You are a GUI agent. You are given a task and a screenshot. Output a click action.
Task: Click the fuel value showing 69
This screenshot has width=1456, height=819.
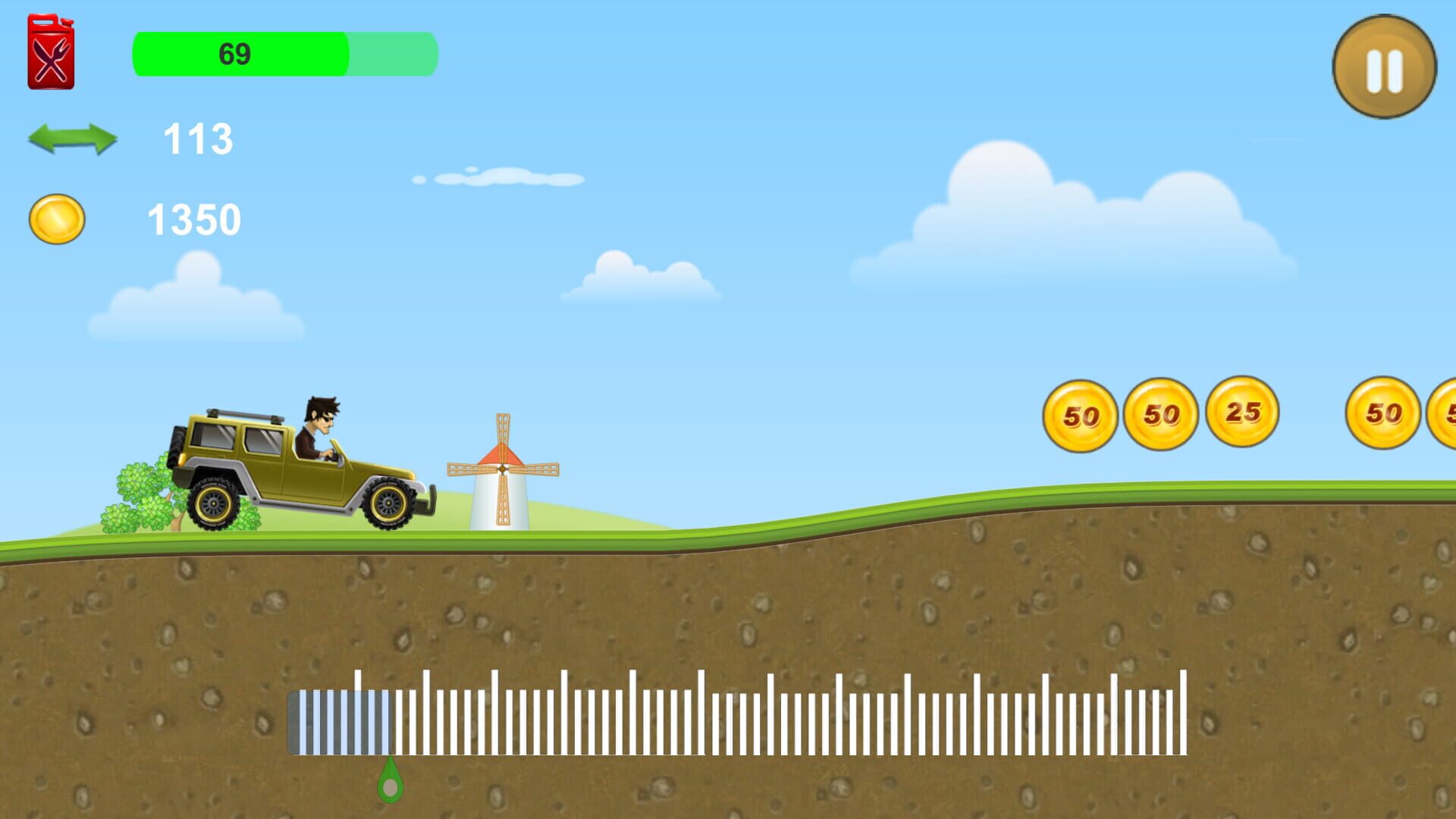pos(234,53)
